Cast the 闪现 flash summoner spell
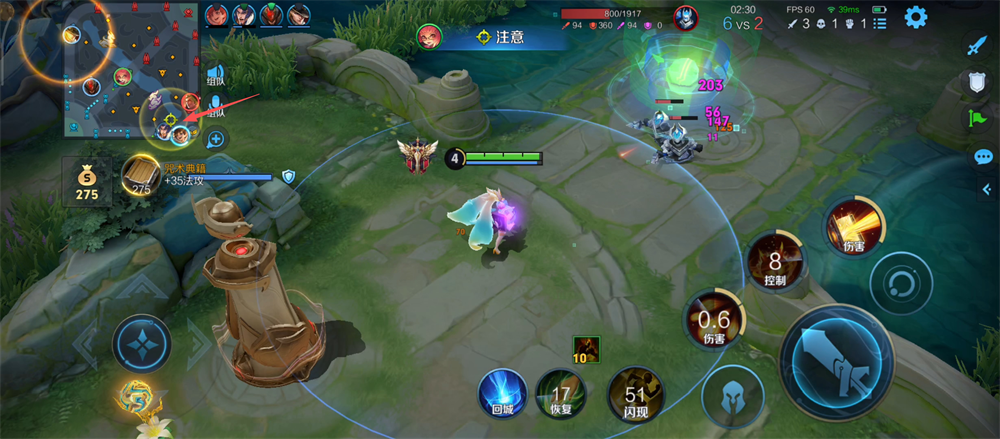Image resolution: width=1000 pixels, height=439 pixels. point(634,394)
